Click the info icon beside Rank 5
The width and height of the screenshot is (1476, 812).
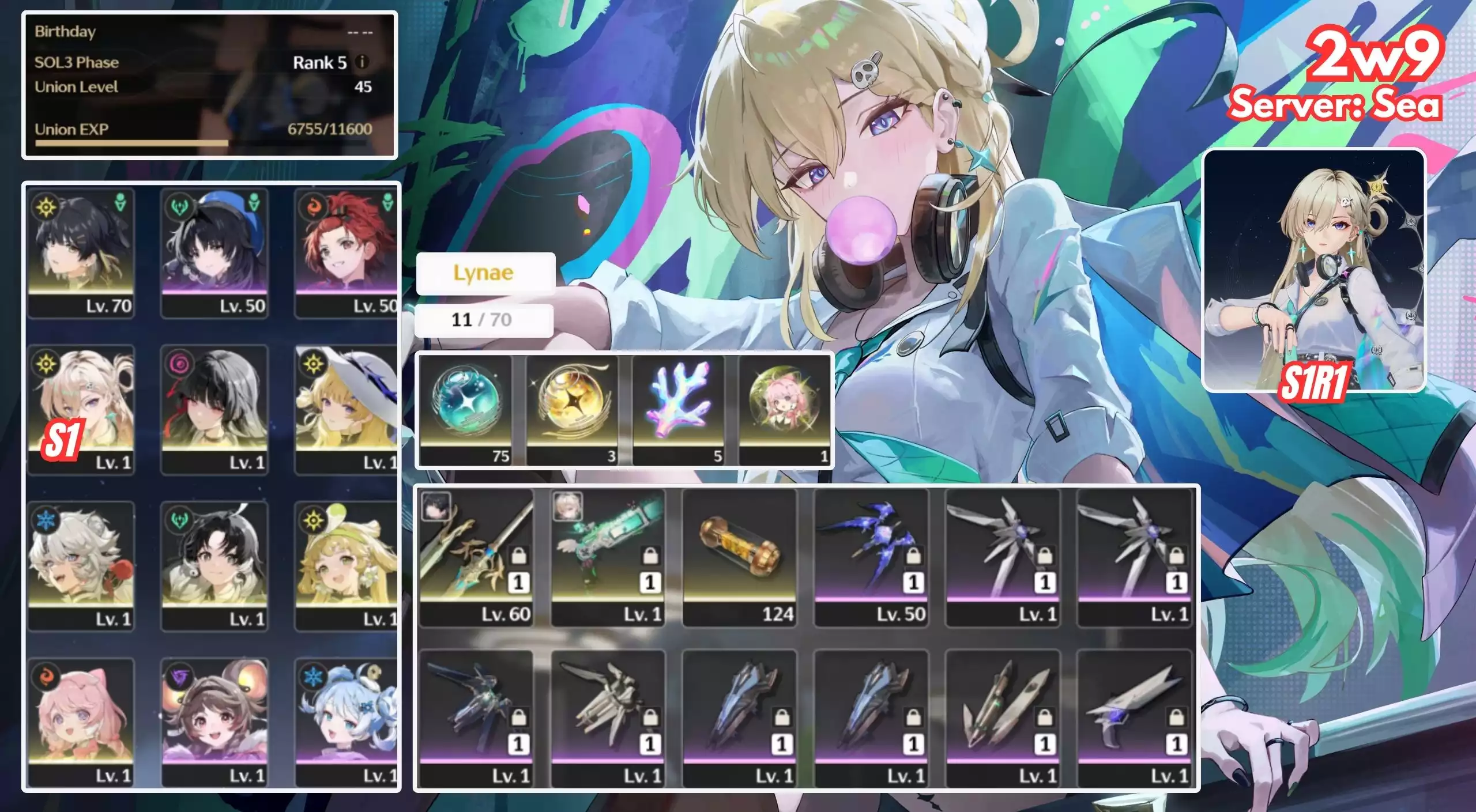(362, 62)
